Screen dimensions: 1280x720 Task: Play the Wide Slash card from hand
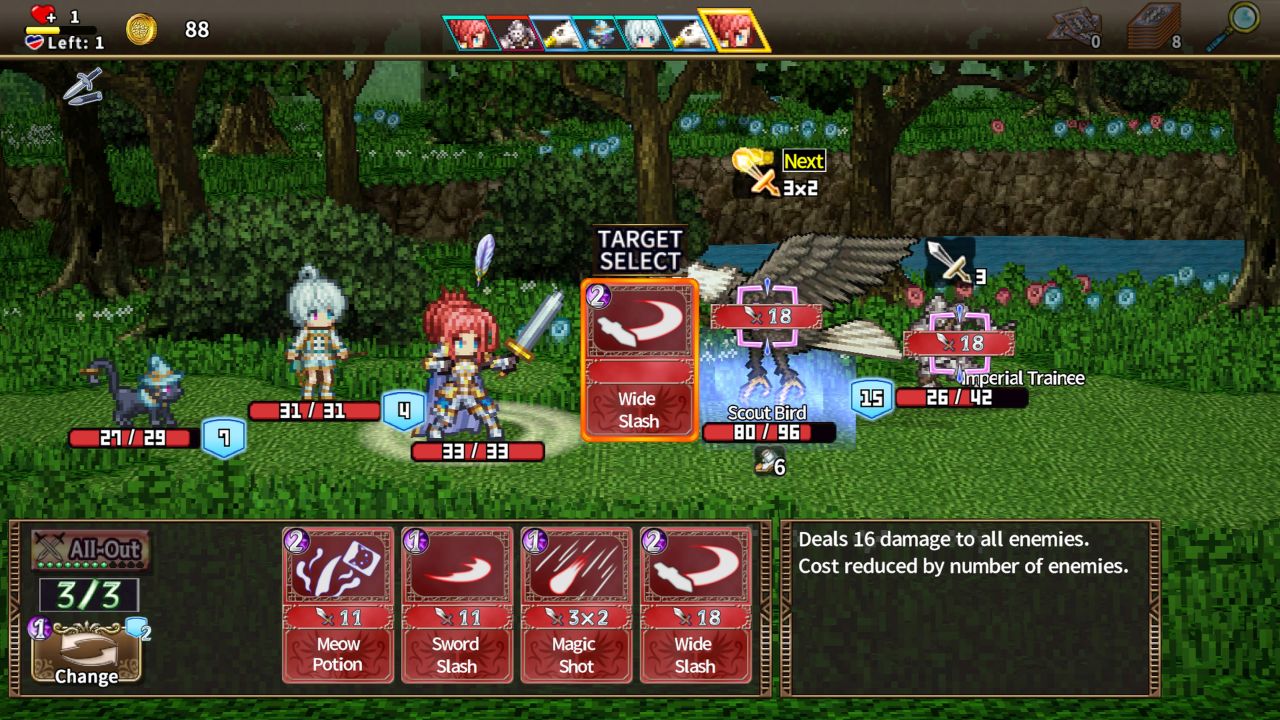tap(696, 600)
